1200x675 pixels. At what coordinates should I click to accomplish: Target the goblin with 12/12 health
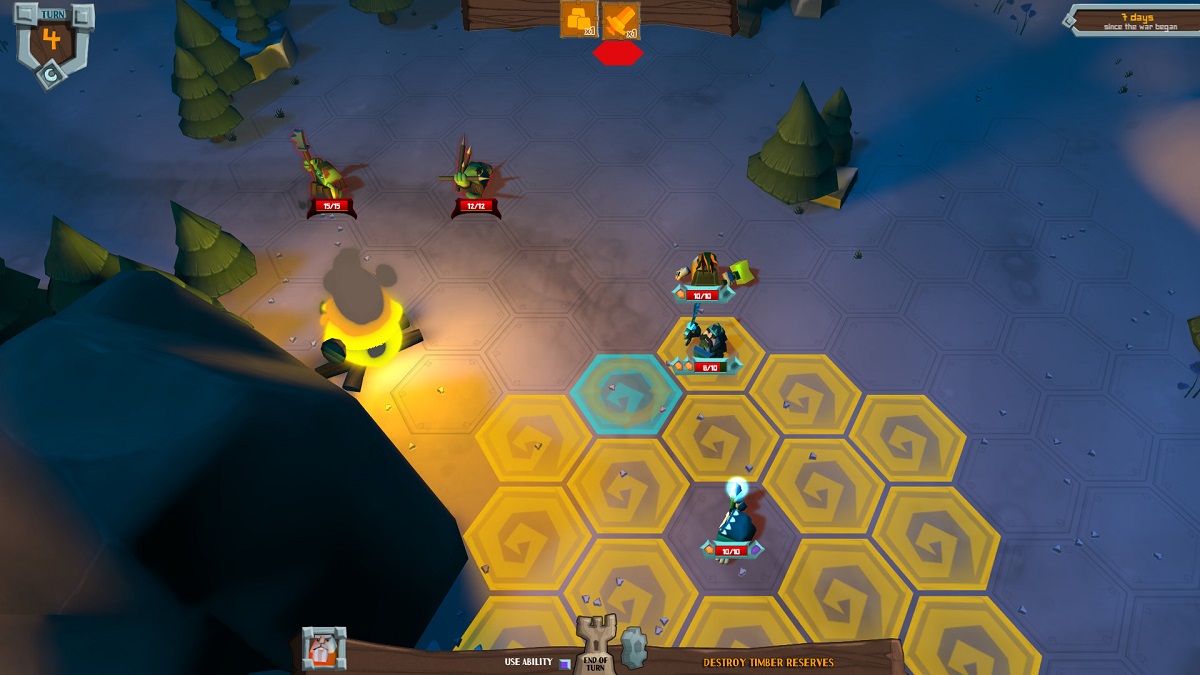click(472, 176)
